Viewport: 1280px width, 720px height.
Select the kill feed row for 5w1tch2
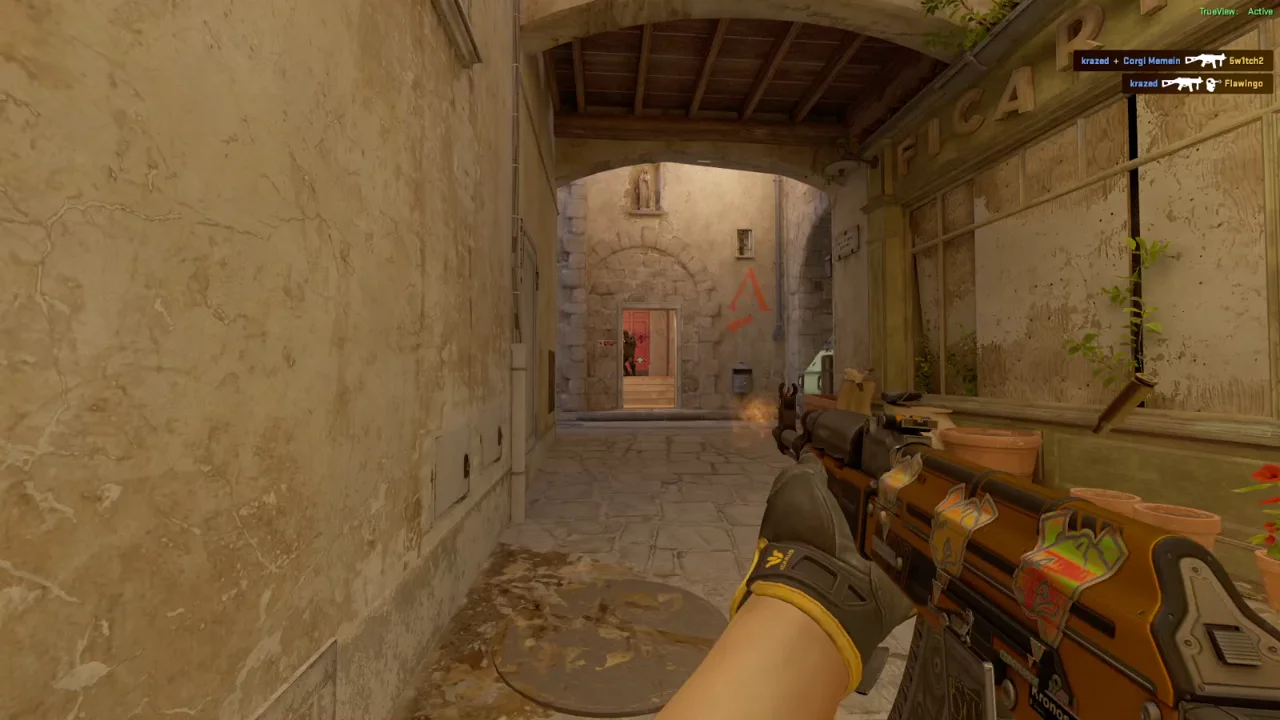coord(1172,61)
